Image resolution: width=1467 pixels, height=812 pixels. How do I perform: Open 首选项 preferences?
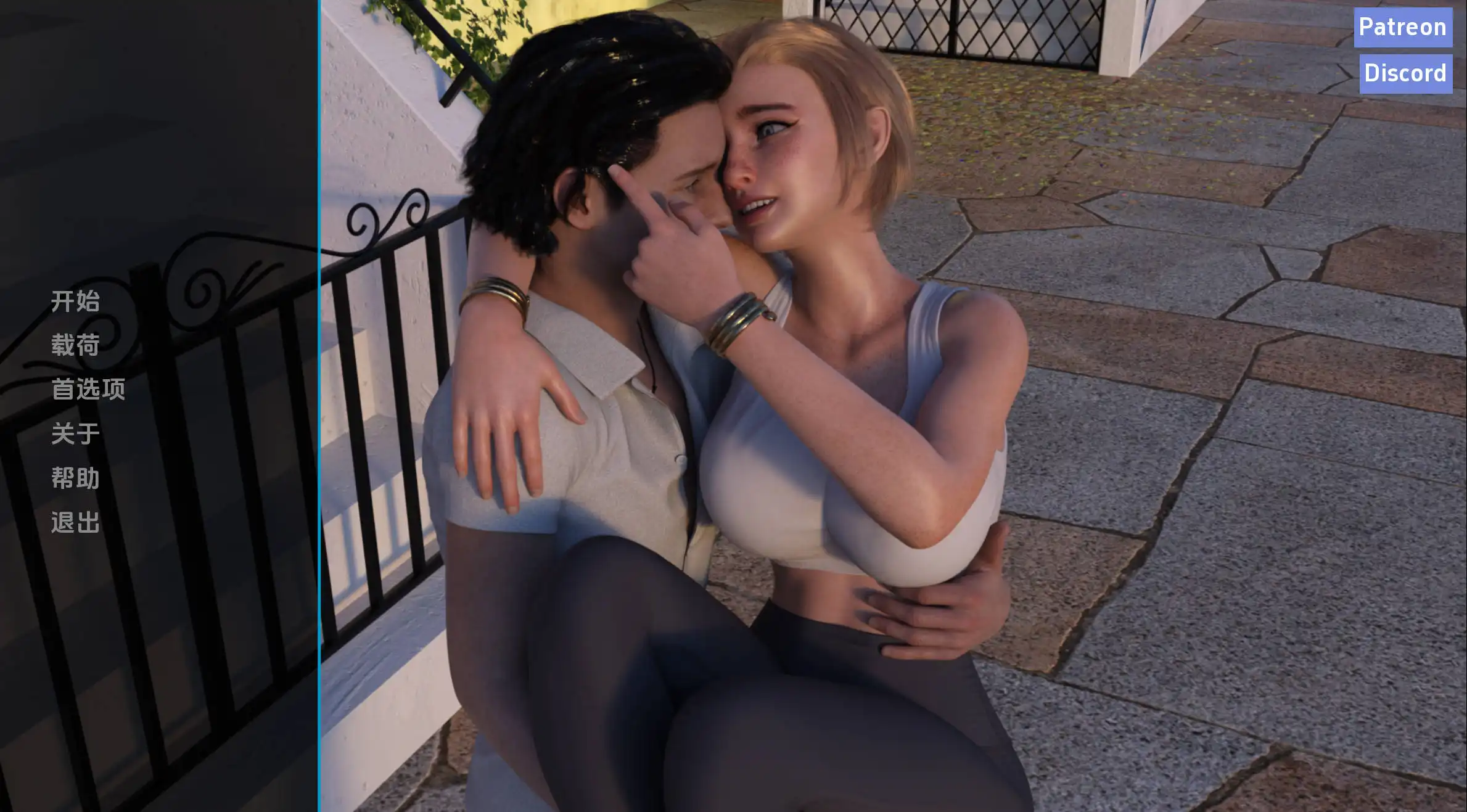[x=88, y=390]
